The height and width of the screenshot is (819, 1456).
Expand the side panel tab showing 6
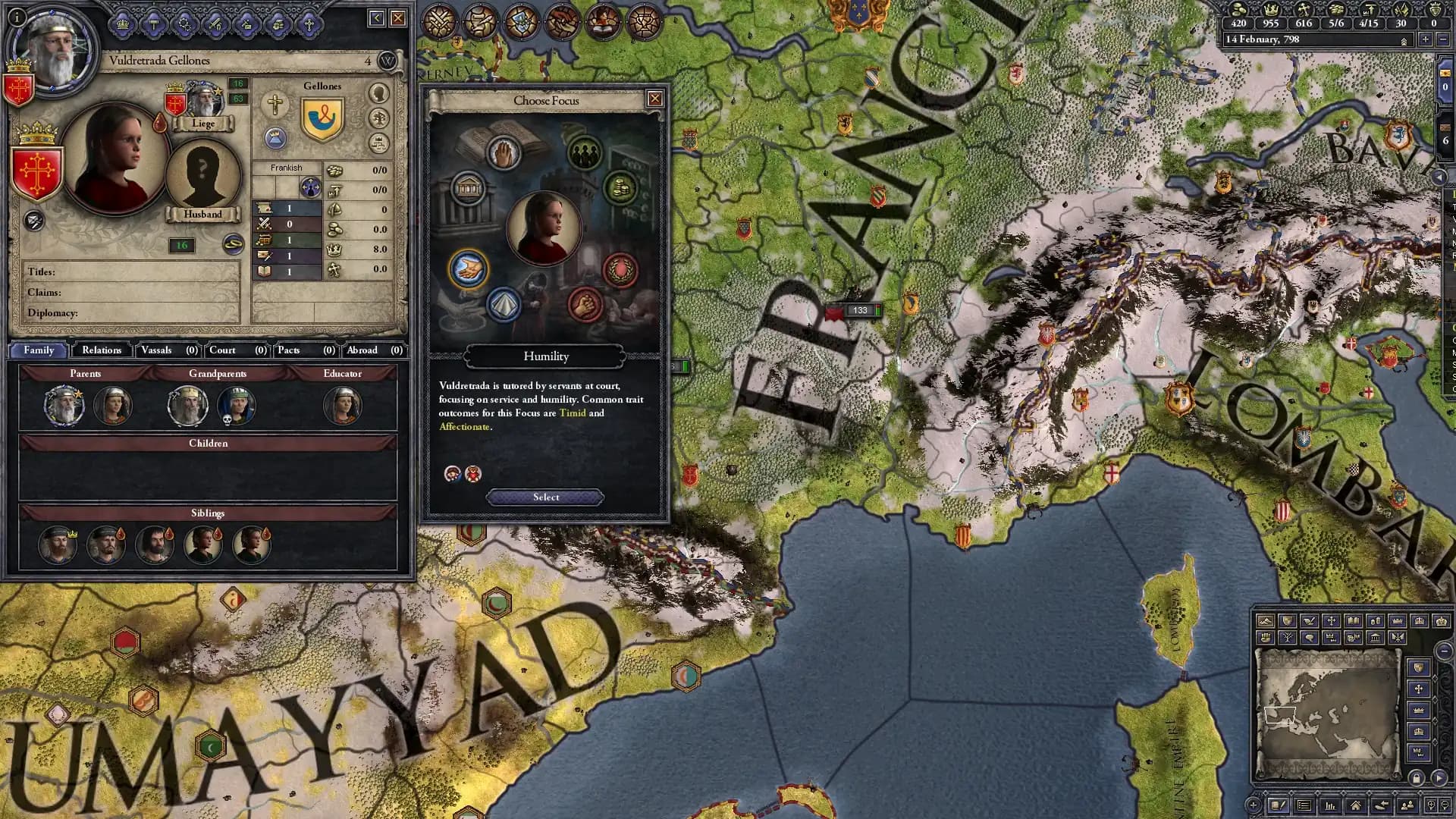[1445, 140]
